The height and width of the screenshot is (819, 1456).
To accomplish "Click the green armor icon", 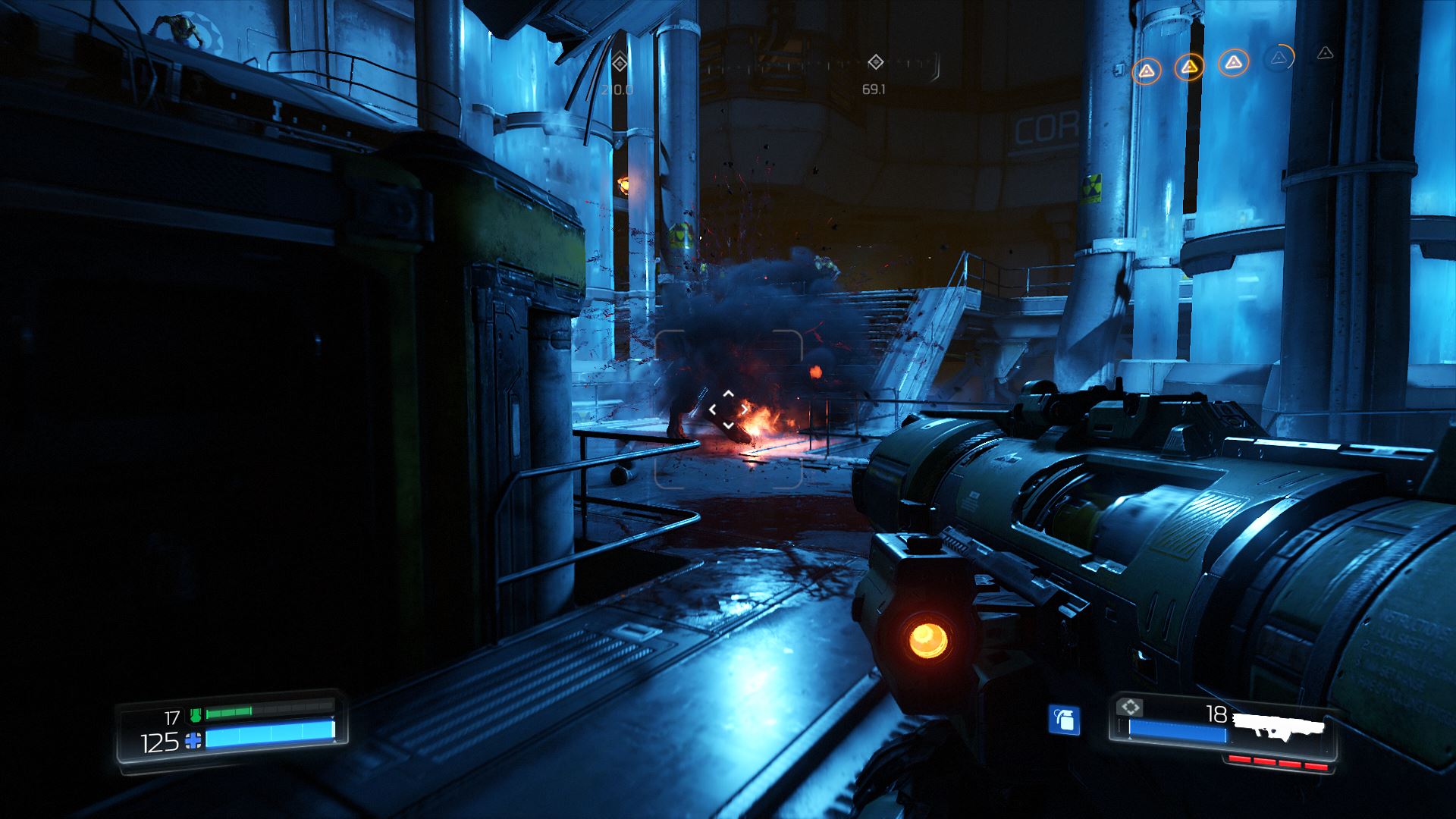I will (196, 714).
